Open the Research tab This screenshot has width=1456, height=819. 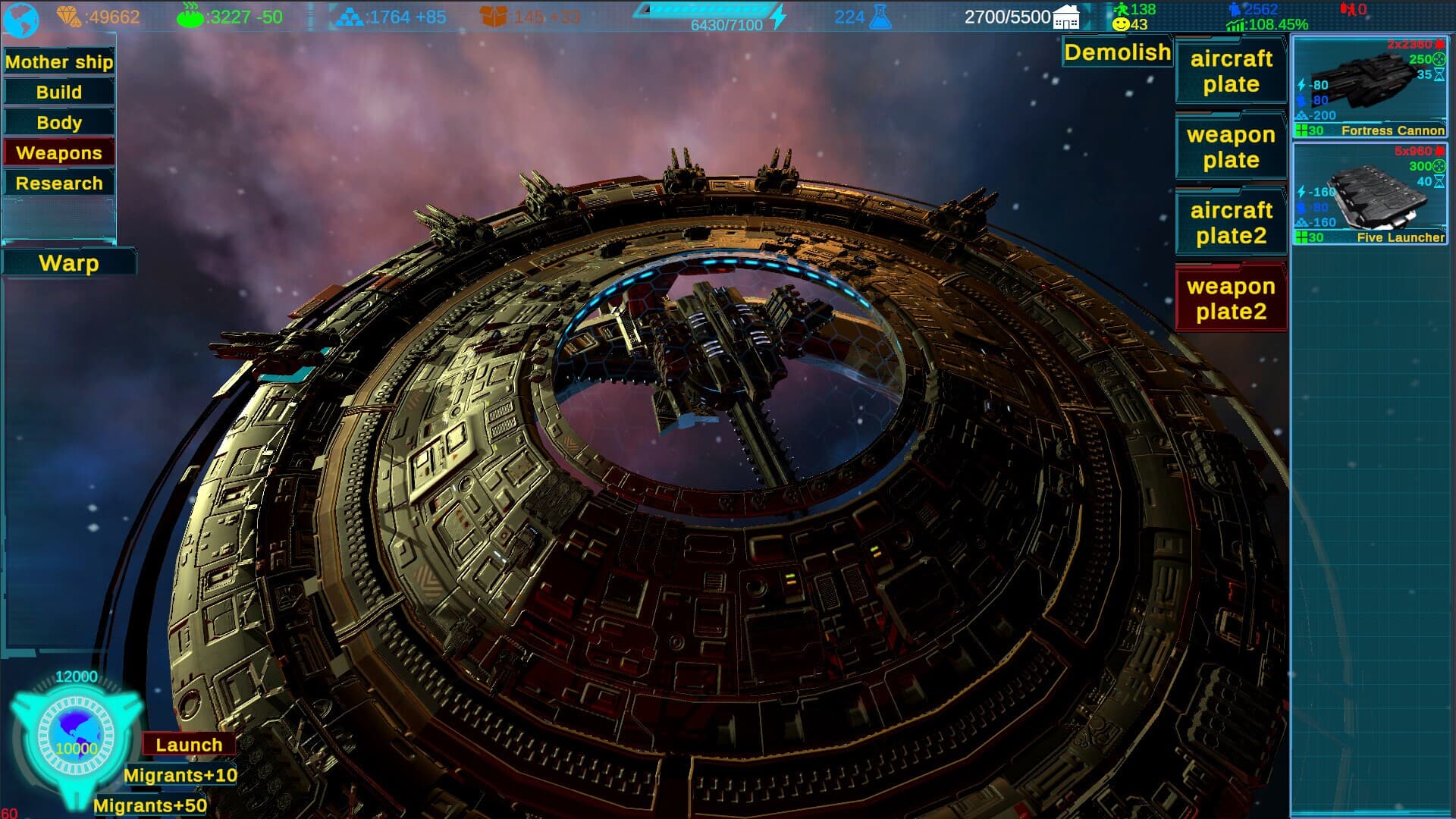pos(59,182)
